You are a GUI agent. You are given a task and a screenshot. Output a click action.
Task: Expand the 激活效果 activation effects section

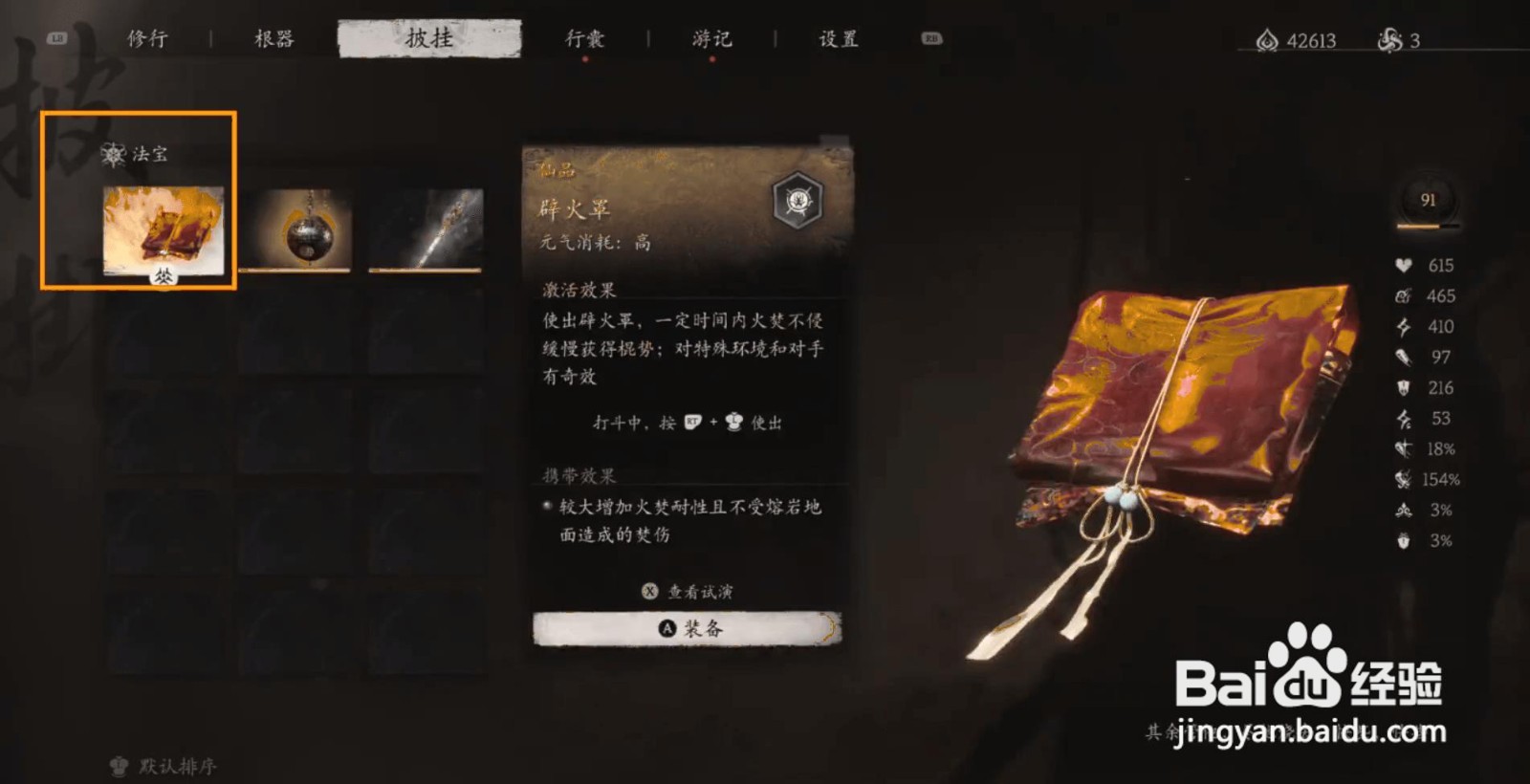coord(579,290)
